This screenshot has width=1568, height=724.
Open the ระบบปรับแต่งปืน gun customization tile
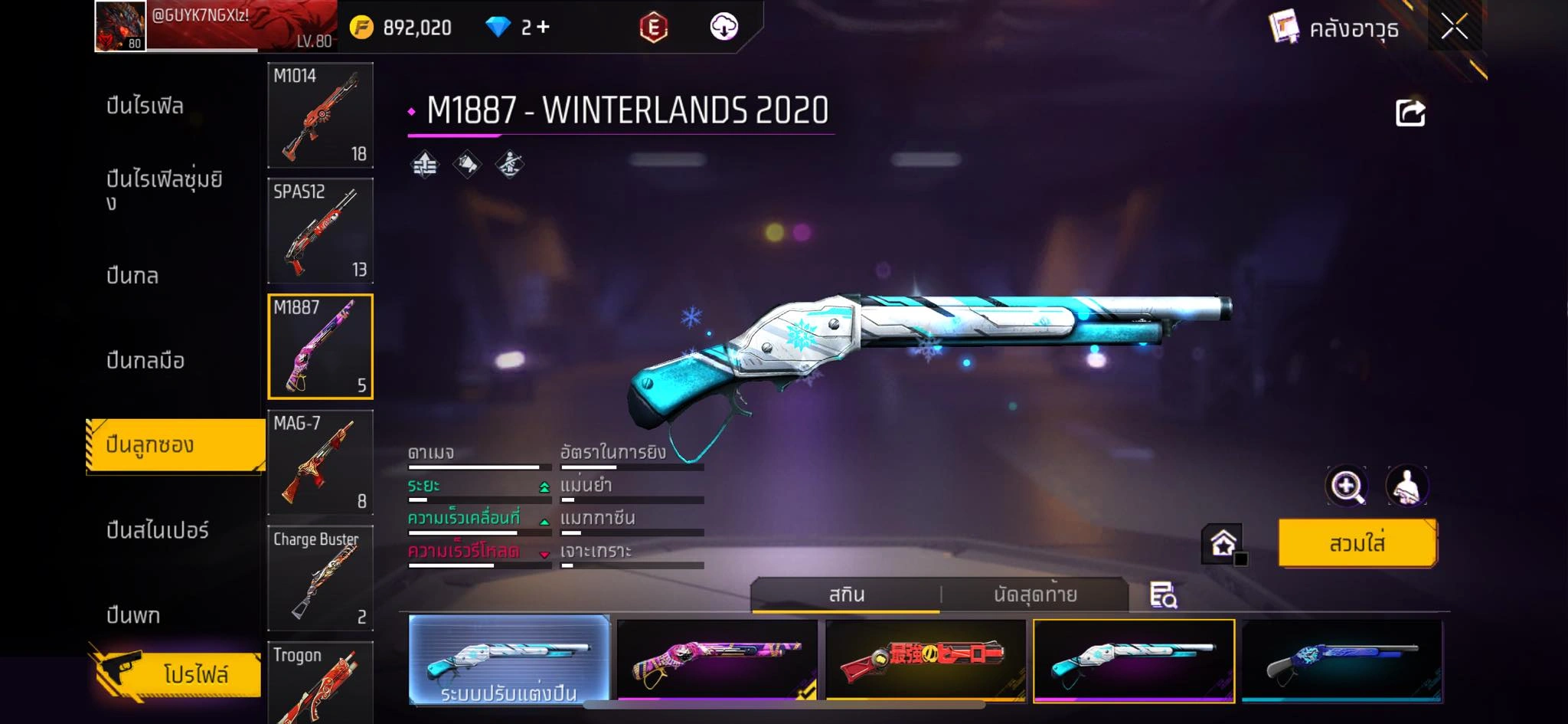click(x=509, y=660)
